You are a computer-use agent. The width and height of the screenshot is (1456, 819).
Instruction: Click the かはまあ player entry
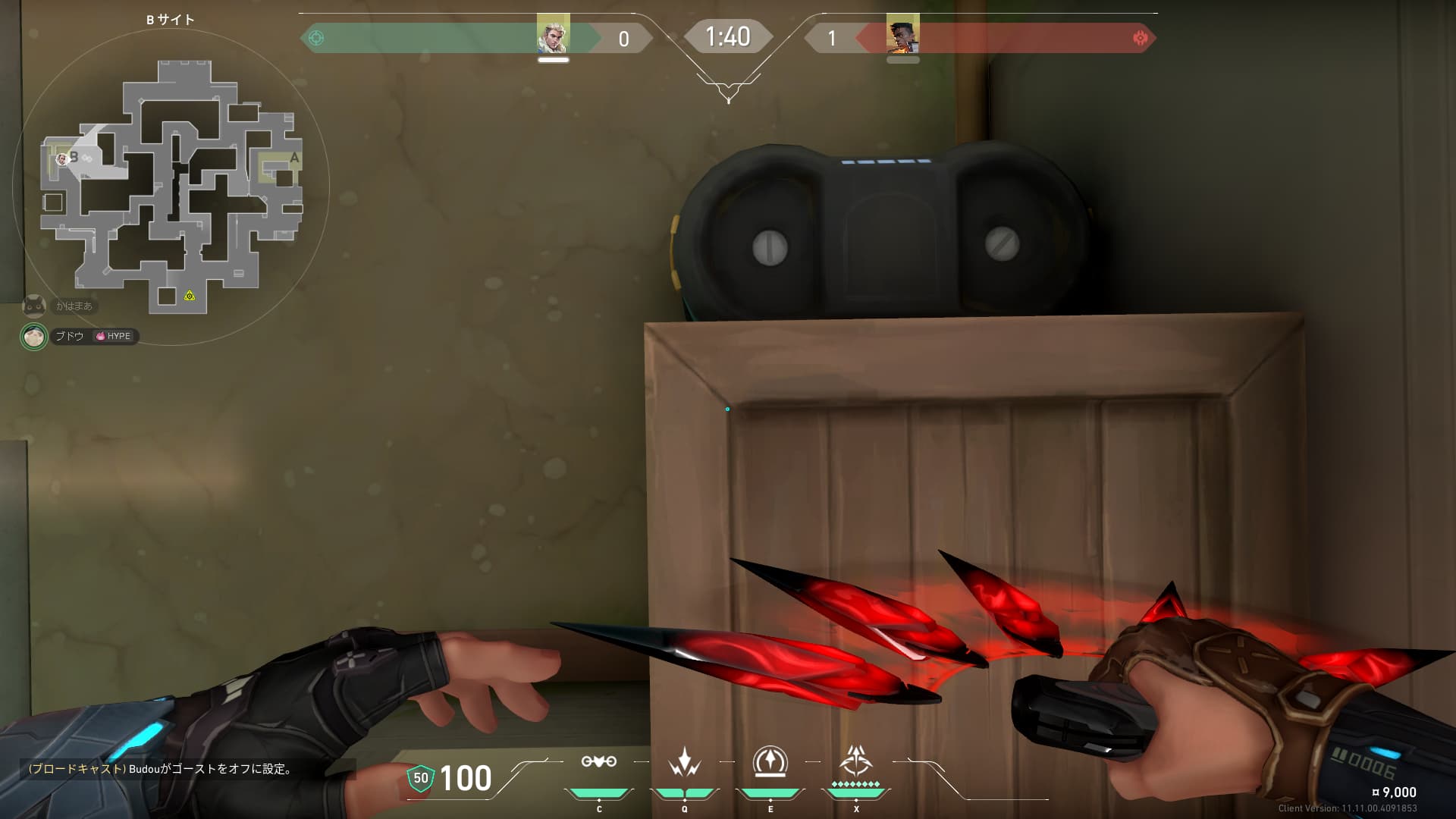point(59,306)
